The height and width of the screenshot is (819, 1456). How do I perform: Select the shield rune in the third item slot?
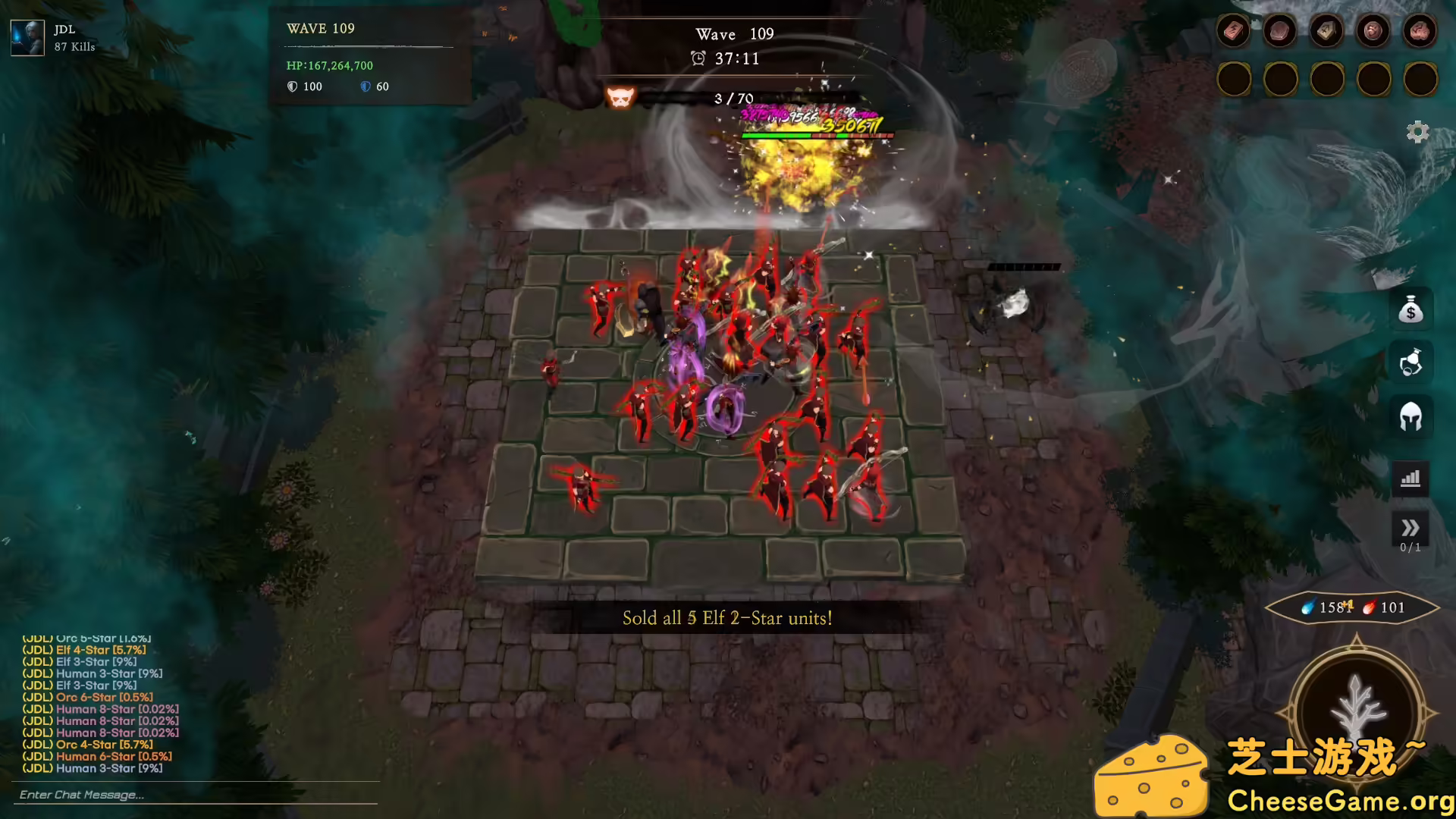coord(1327,30)
